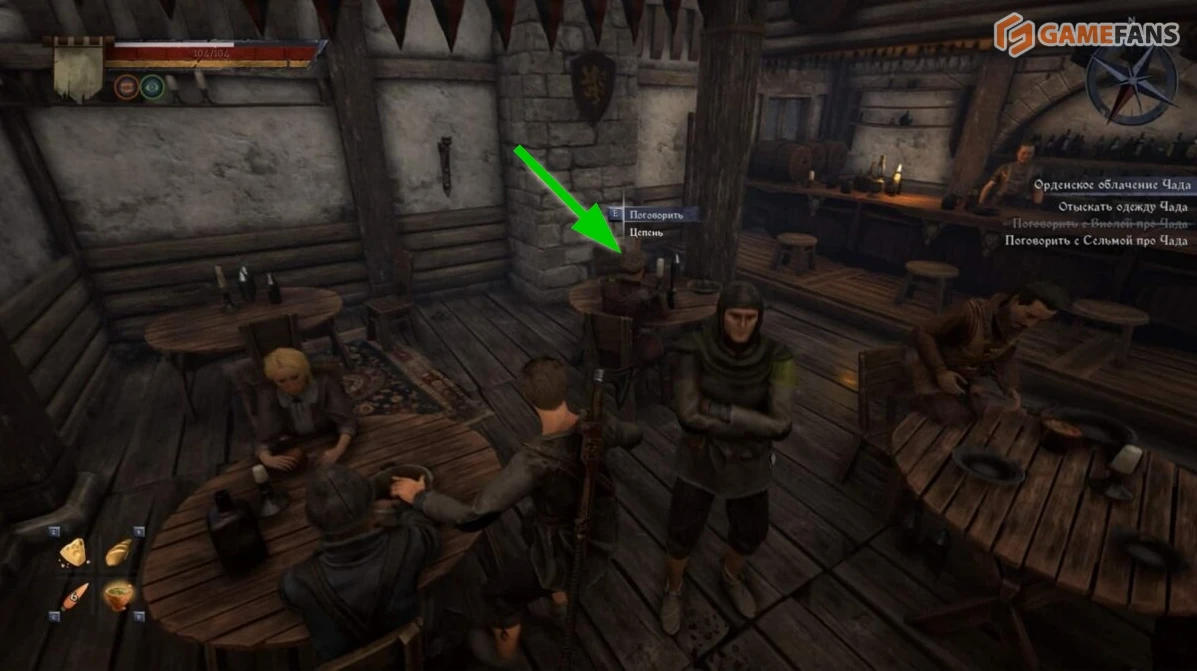Click the tattered banner emblem

coord(77,69)
